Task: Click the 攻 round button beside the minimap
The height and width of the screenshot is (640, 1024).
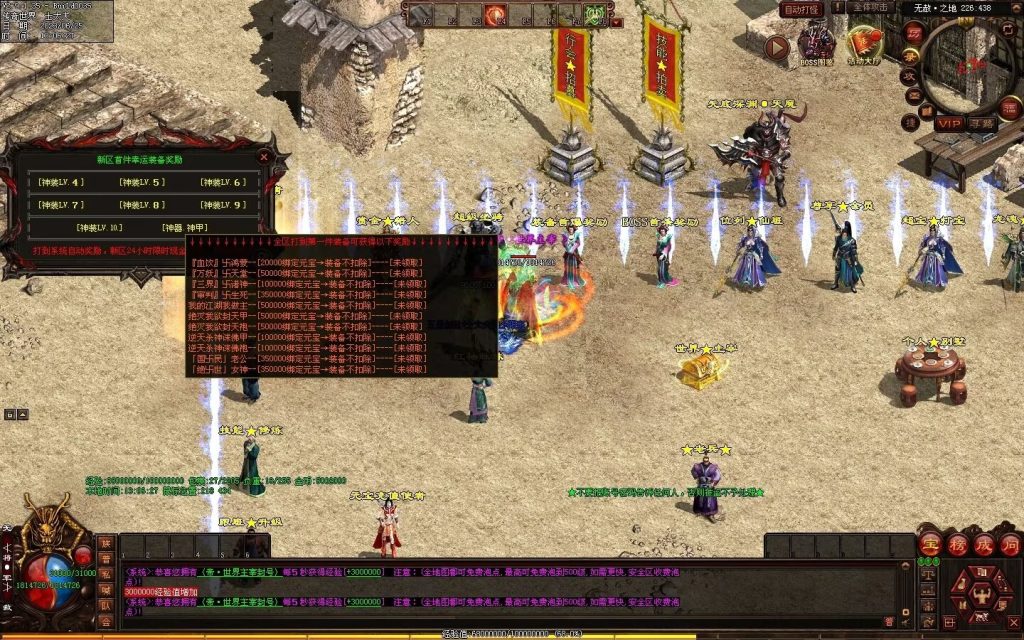Action: point(911,76)
